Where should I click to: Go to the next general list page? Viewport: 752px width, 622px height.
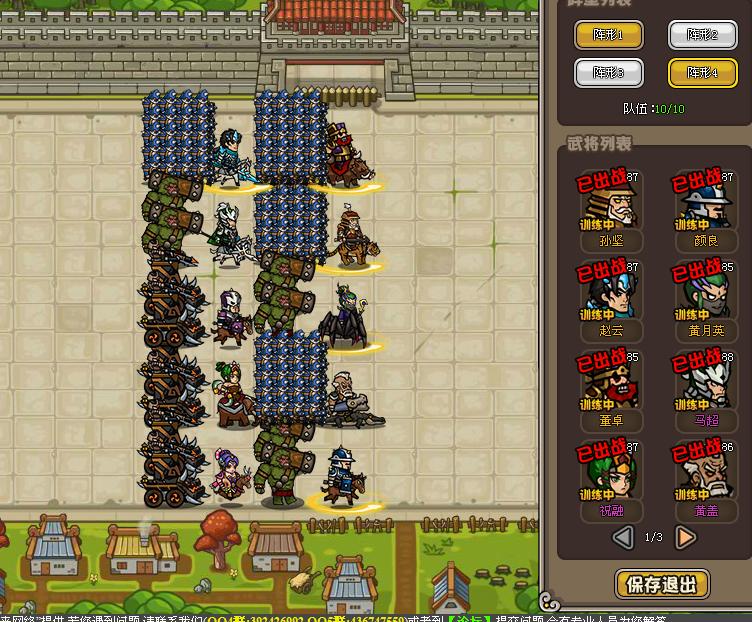click(x=686, y=538)
